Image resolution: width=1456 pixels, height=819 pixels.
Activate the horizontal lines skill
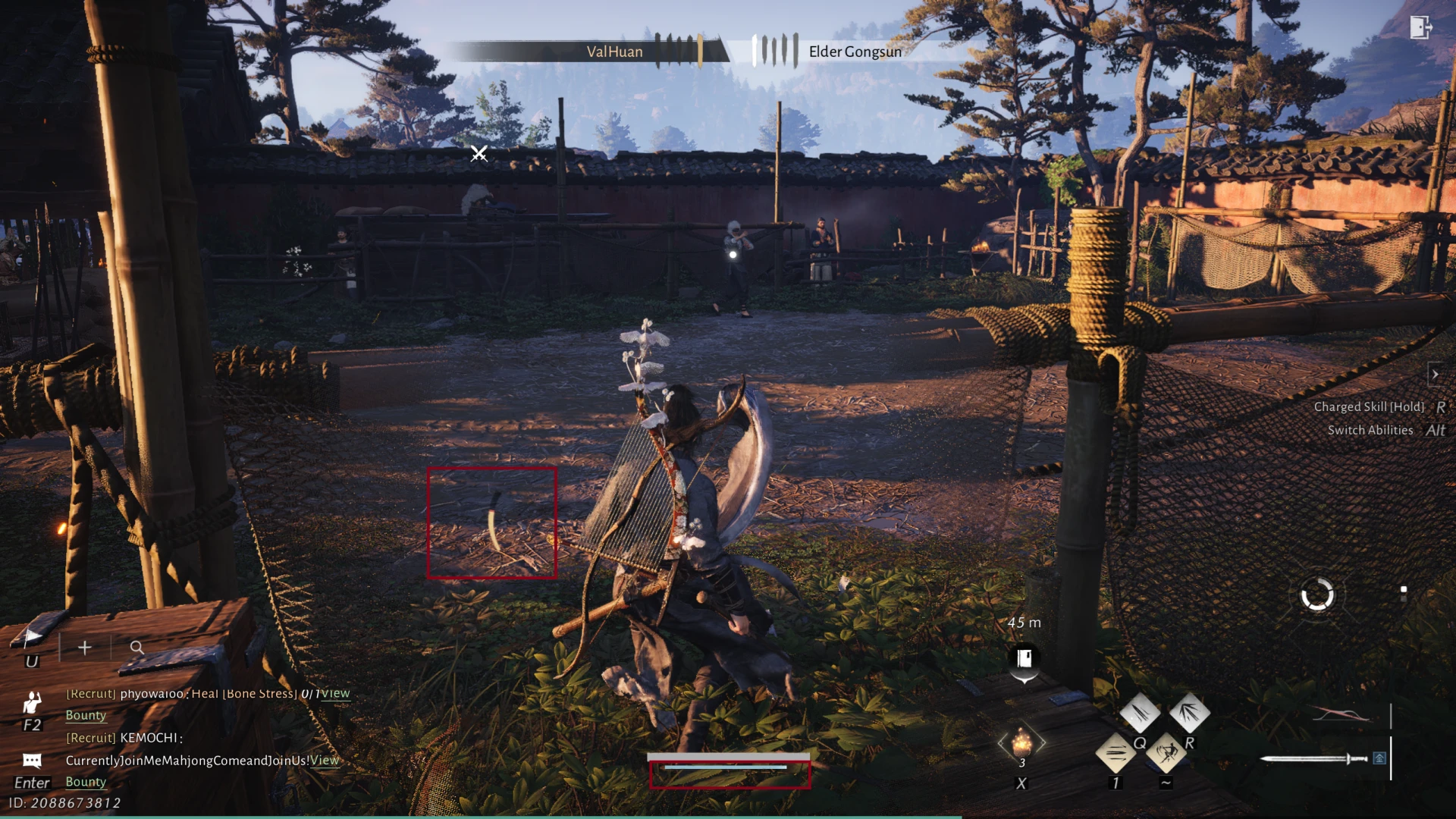(x=1116, y=753)
